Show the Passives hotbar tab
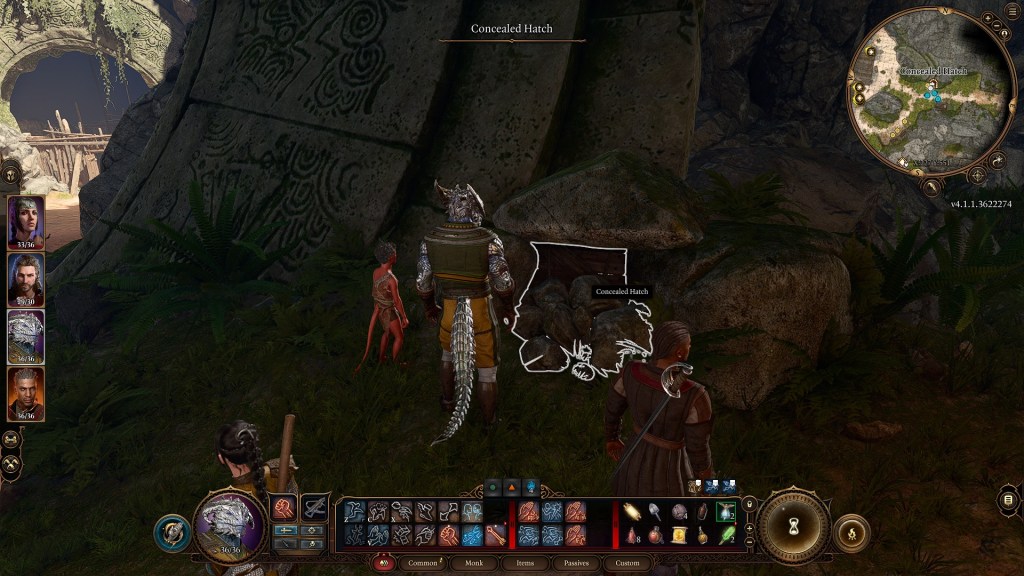This screenshot has width=1024, height=576. [575, 563]
